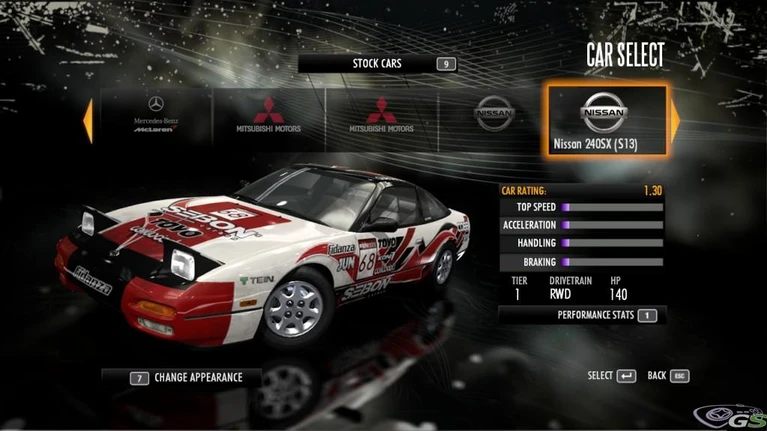Choose the Mercedes-Benz McLaren car tile
This screenshot has height=431, width=767.
coord(155,118)
